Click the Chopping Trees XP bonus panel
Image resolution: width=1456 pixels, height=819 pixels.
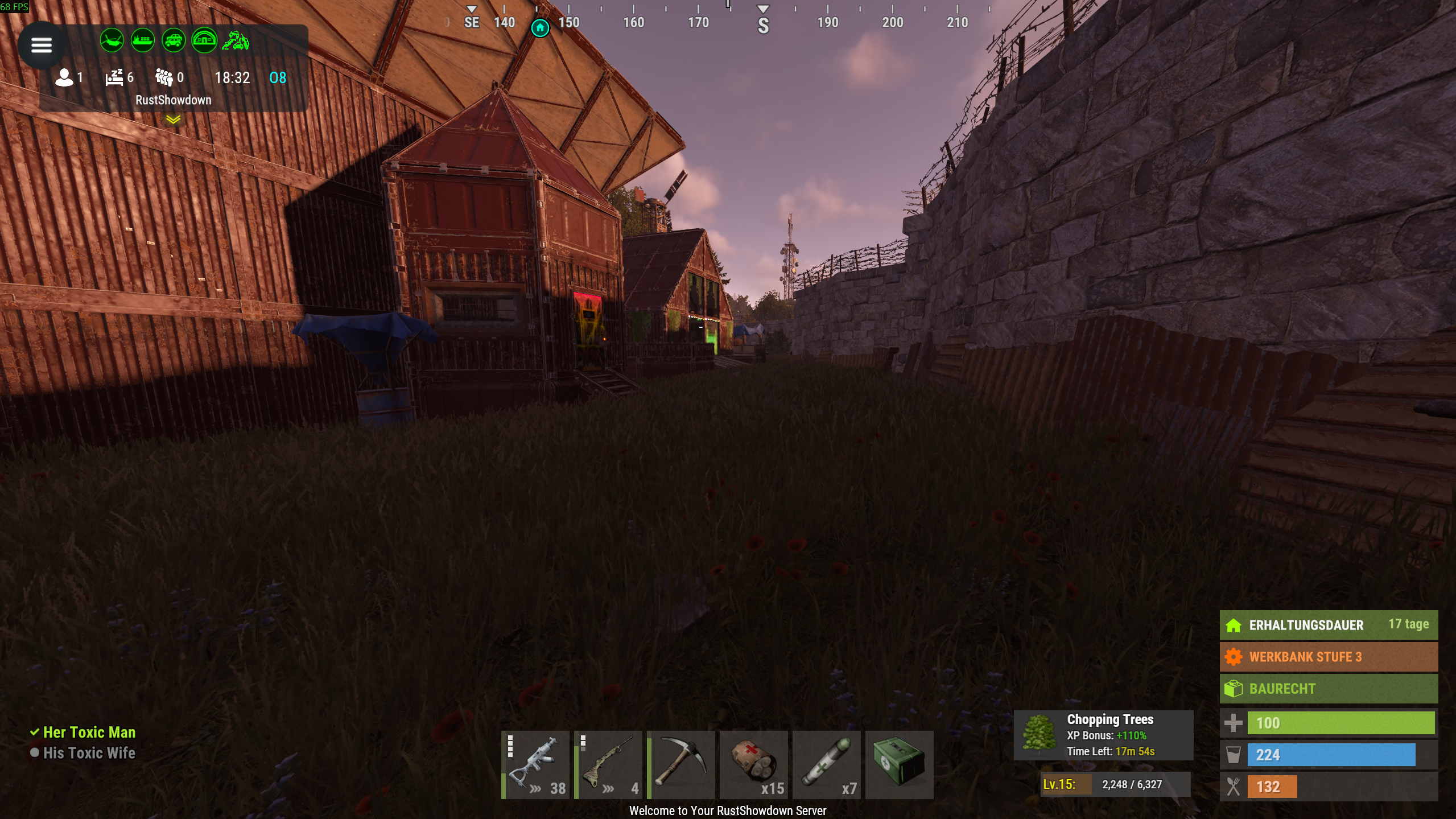pyautogui.click(x=1103, y=735)
